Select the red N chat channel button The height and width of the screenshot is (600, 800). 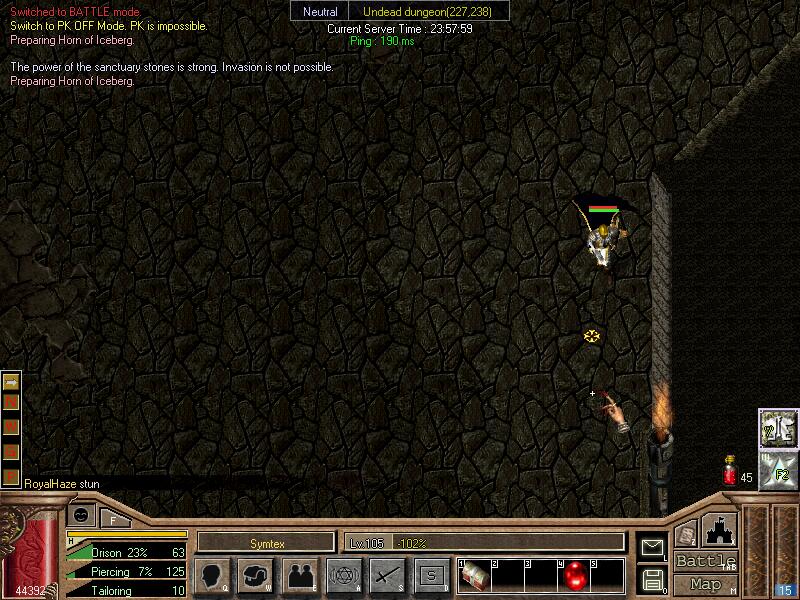[x=12, y=403]
